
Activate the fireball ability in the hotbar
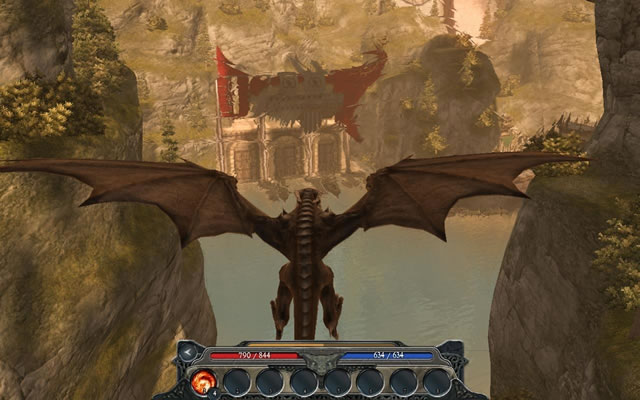coord(201,380)
